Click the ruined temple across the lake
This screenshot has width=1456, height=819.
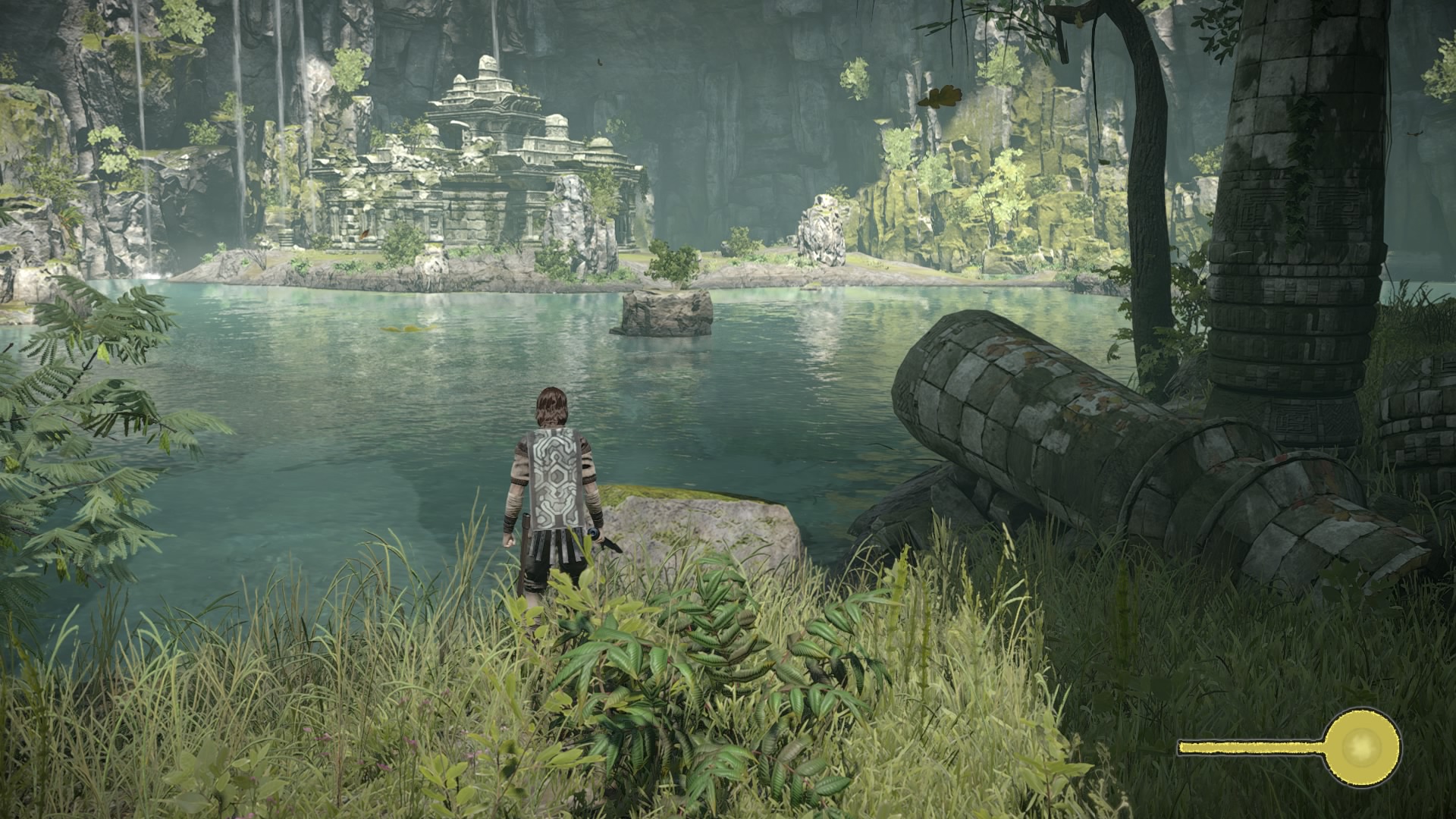(485, 174)
